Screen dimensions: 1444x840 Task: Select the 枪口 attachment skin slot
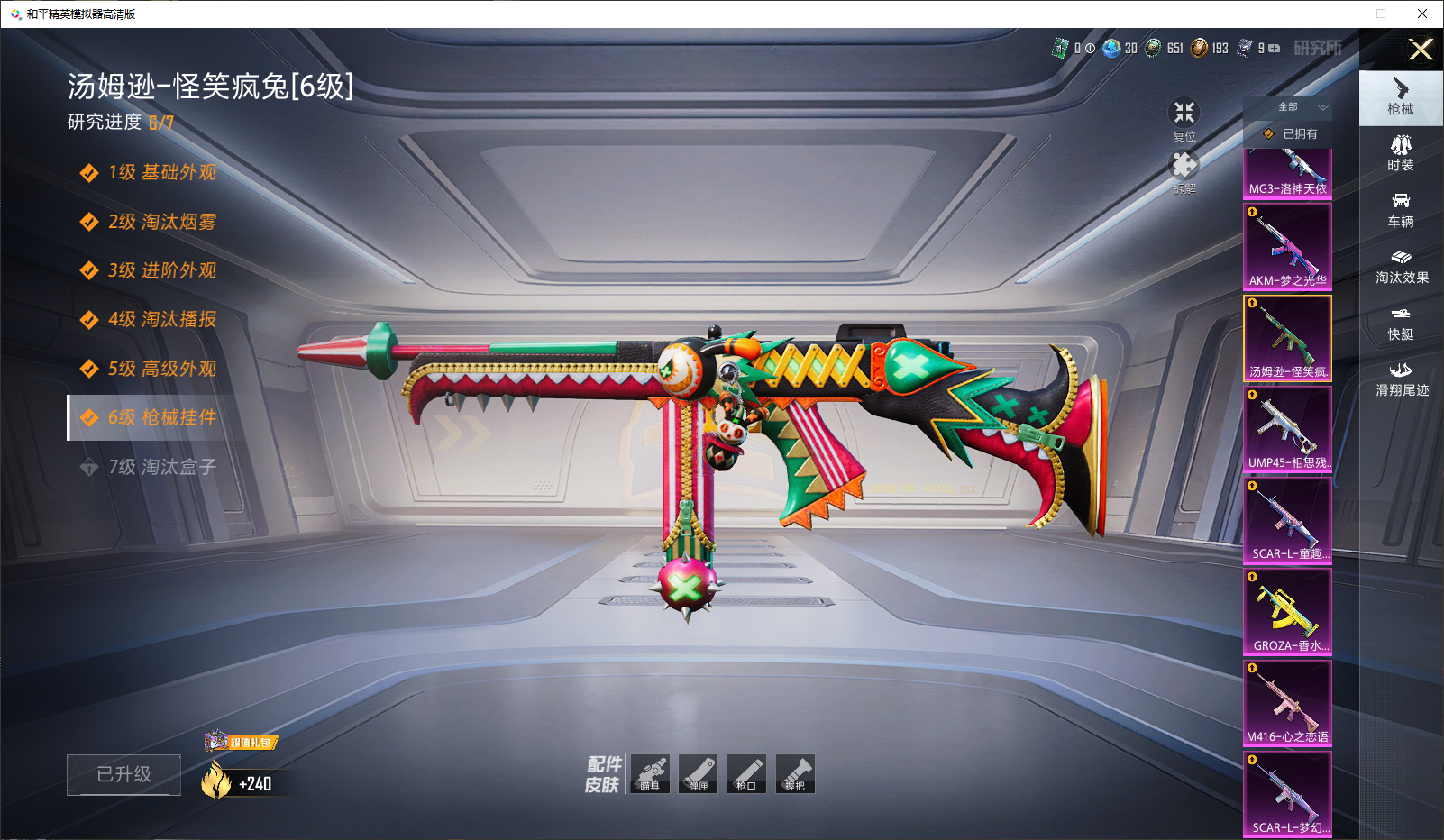pos(746,774)
